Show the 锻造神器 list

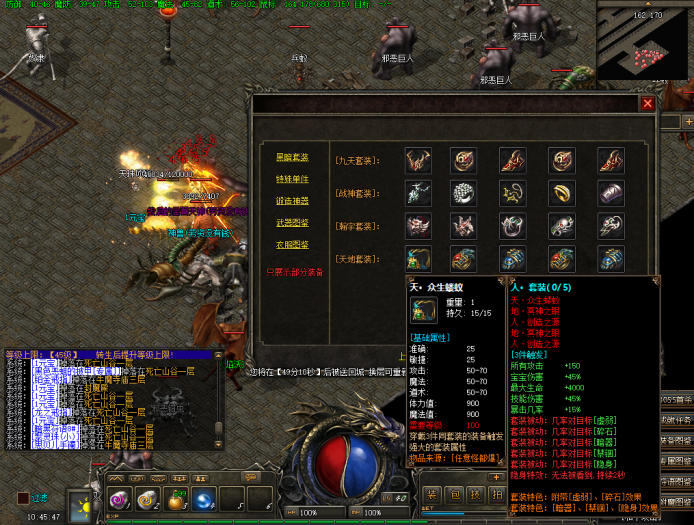[292, 201]
